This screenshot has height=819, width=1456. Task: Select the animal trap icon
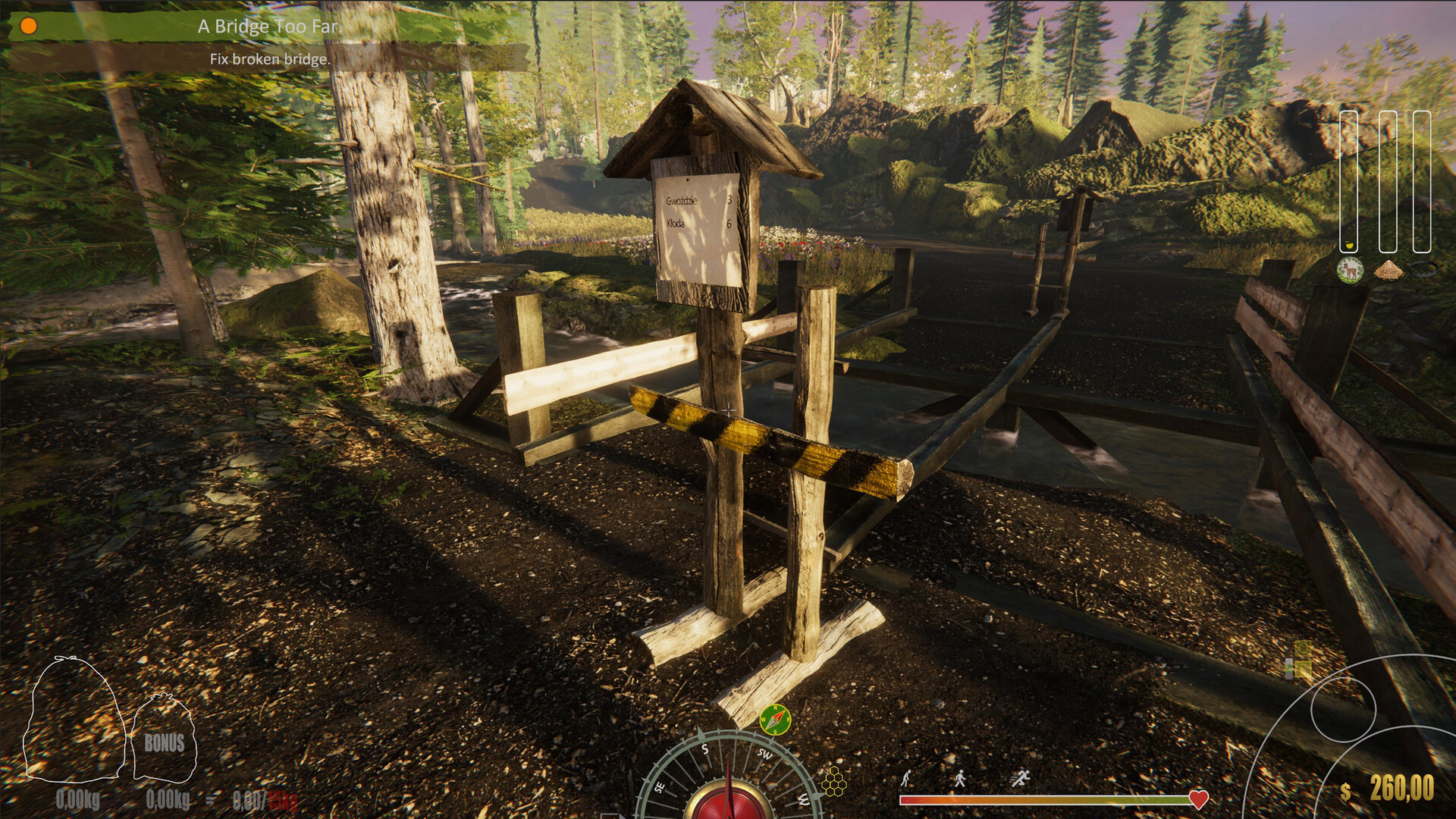pyautogui.click(x=1423, y=268)
